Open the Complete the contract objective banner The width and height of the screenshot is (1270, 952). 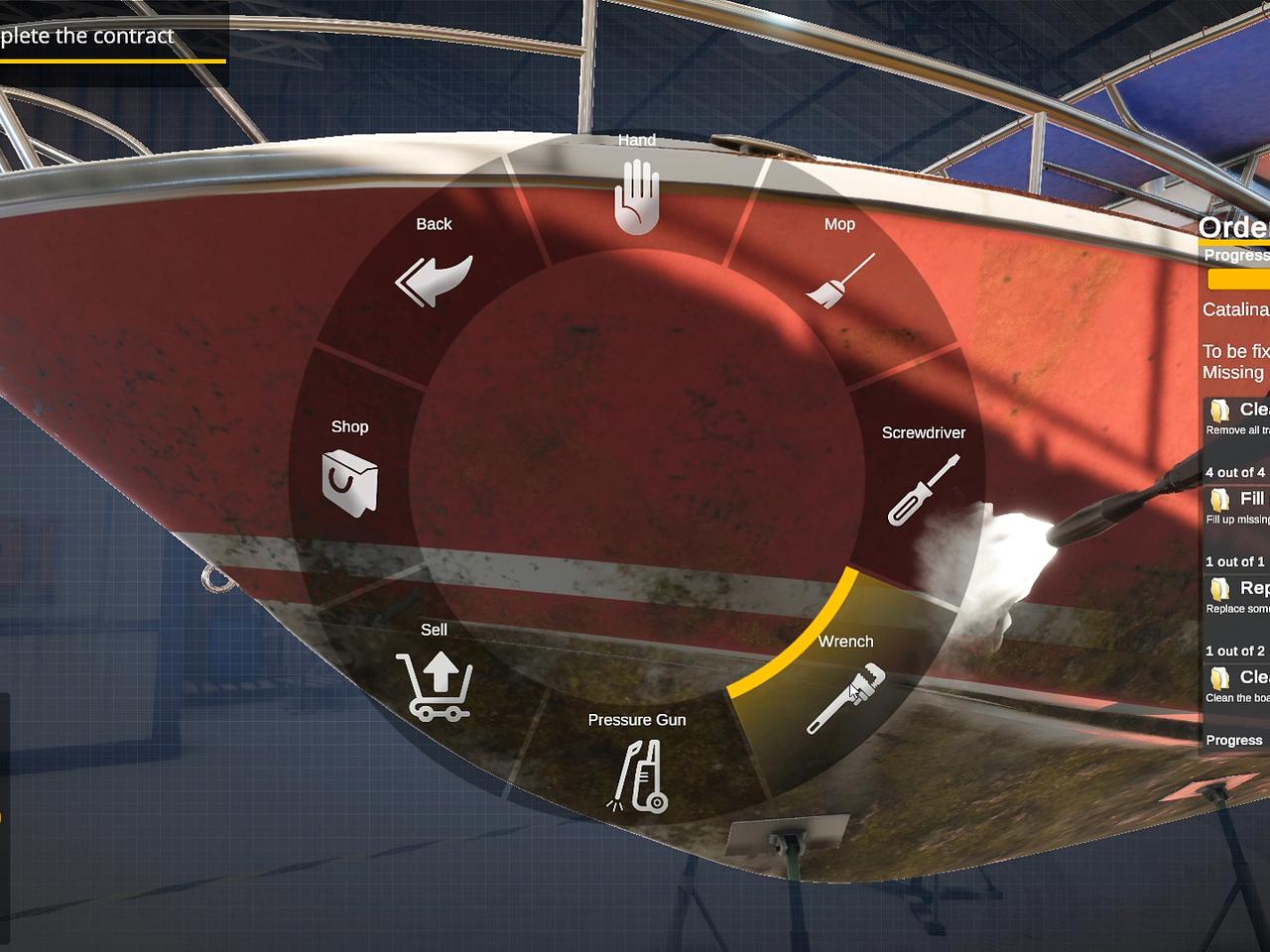click(x=89, y=36)
